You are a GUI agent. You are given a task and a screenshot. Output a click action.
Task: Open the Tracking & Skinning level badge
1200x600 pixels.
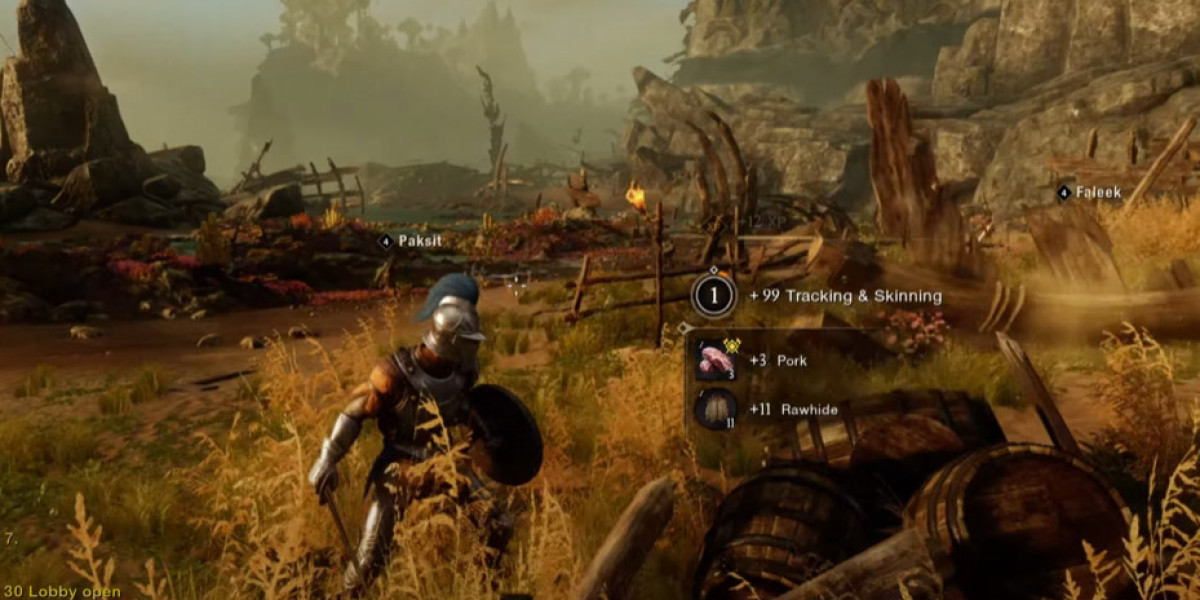(714, 296)
